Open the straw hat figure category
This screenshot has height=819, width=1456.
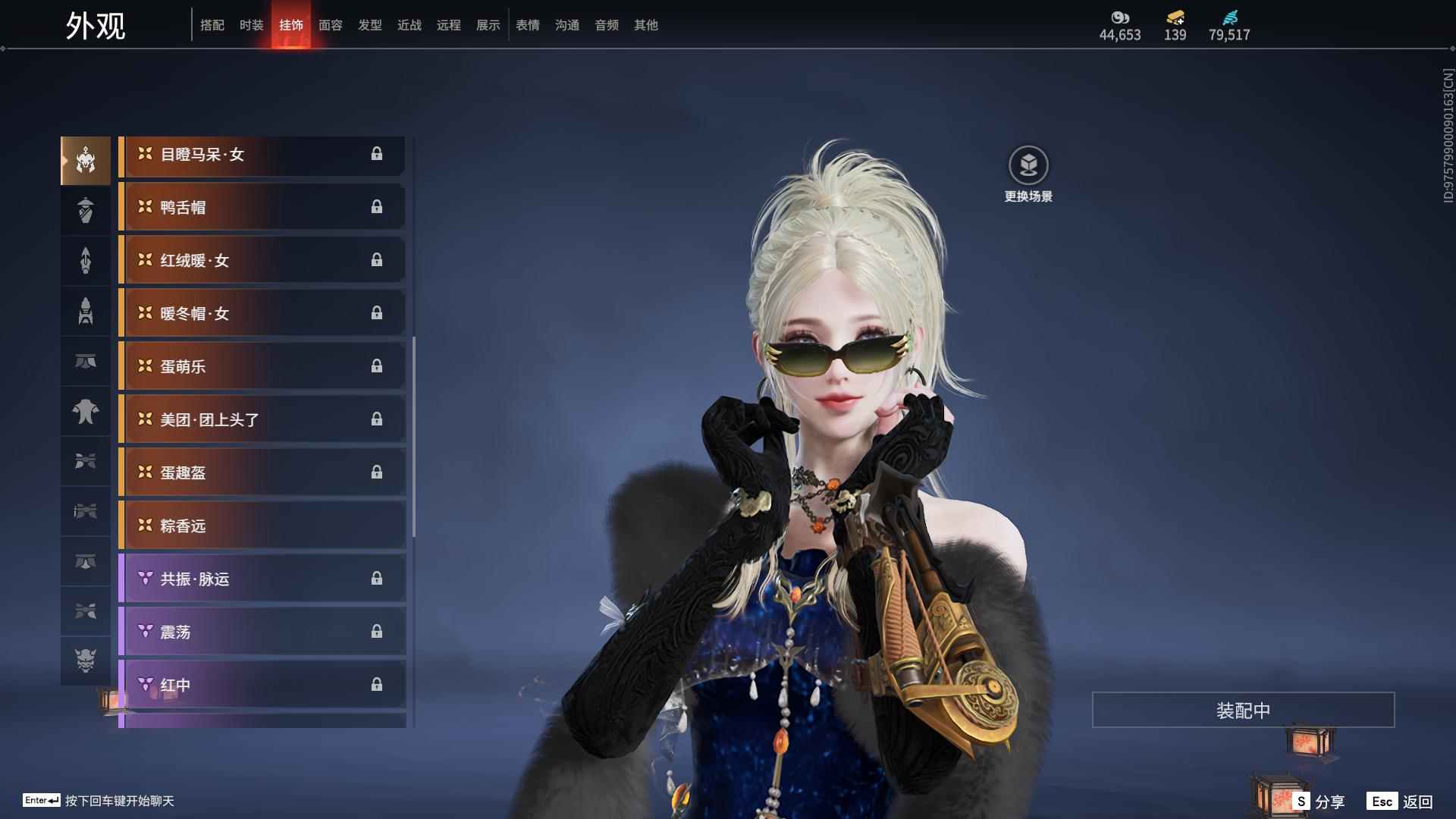click(x=86, y=210)
